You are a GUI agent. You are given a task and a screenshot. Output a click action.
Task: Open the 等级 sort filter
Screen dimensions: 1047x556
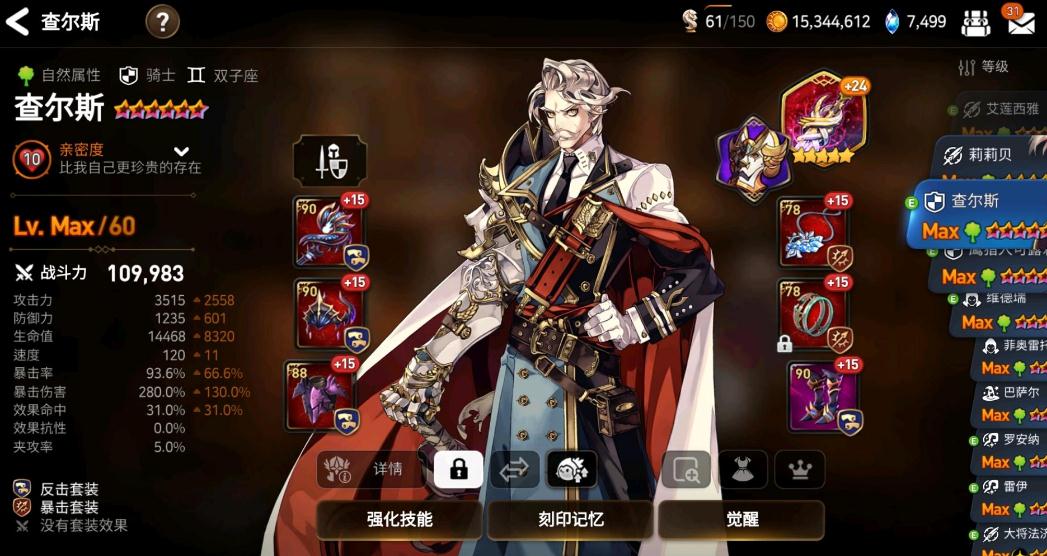984,67
